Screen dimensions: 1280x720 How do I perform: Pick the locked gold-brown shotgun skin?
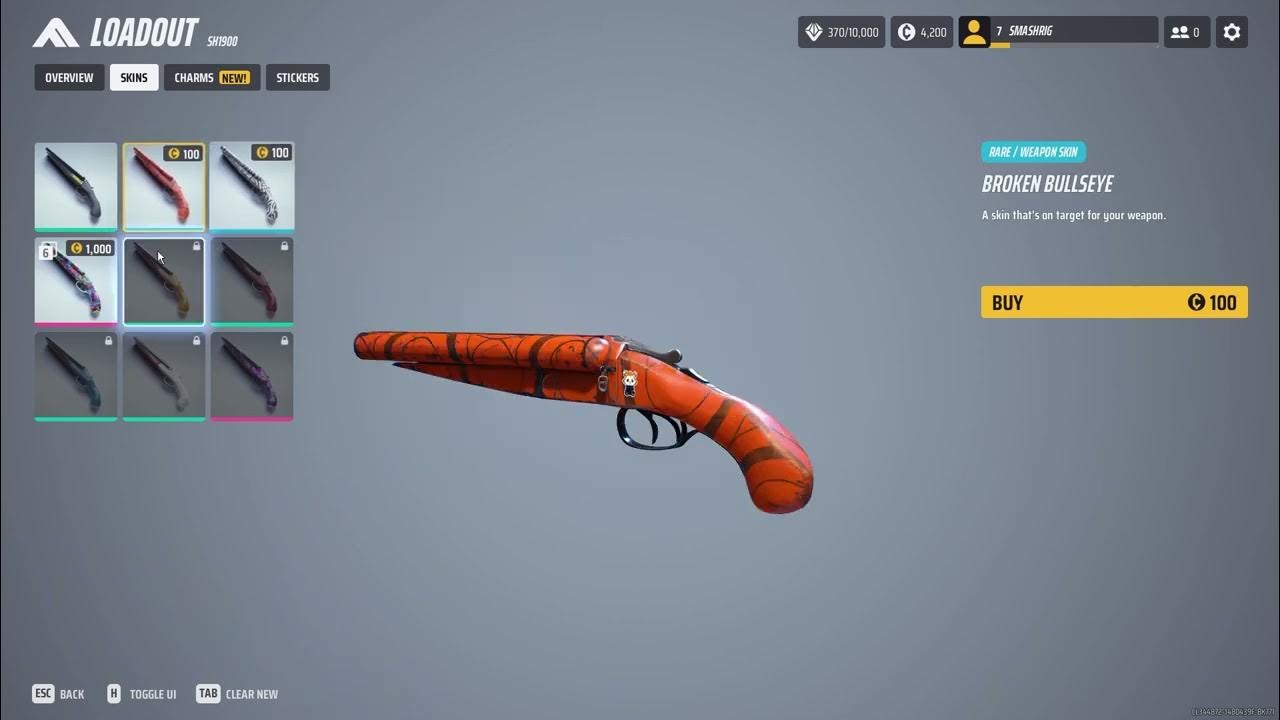[164, 282]
